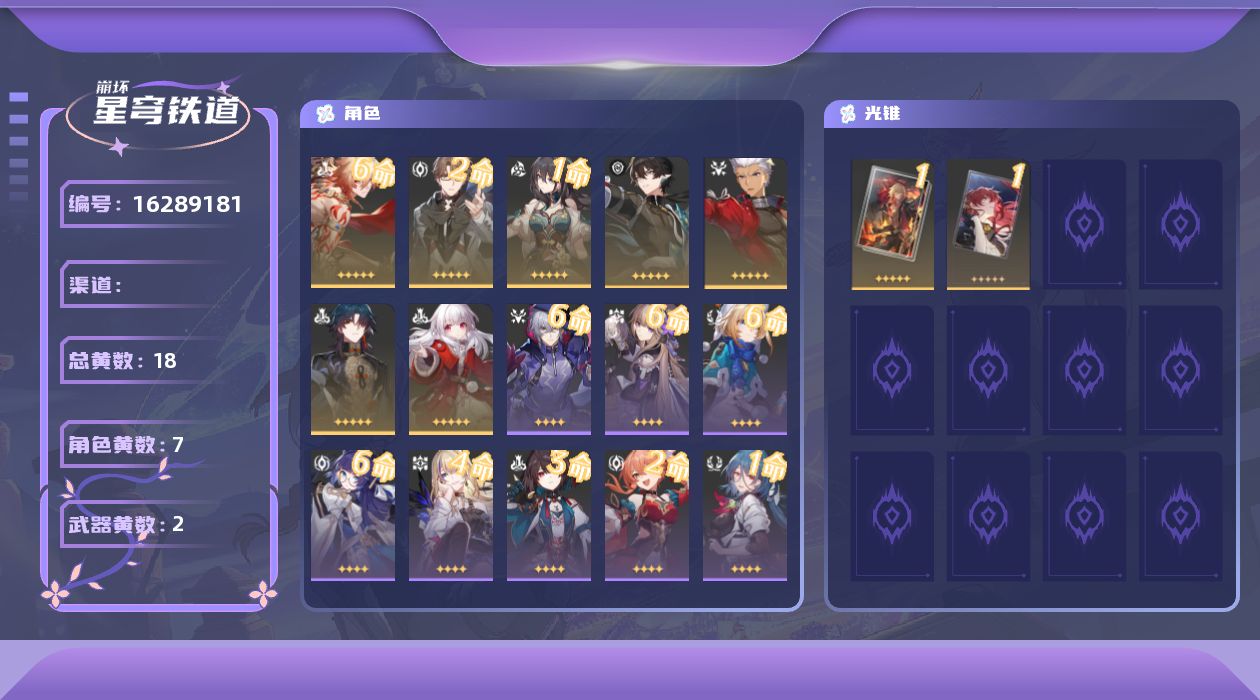Select the Phainon character card
Viewport: 1260px width, 700px height.
352,222
